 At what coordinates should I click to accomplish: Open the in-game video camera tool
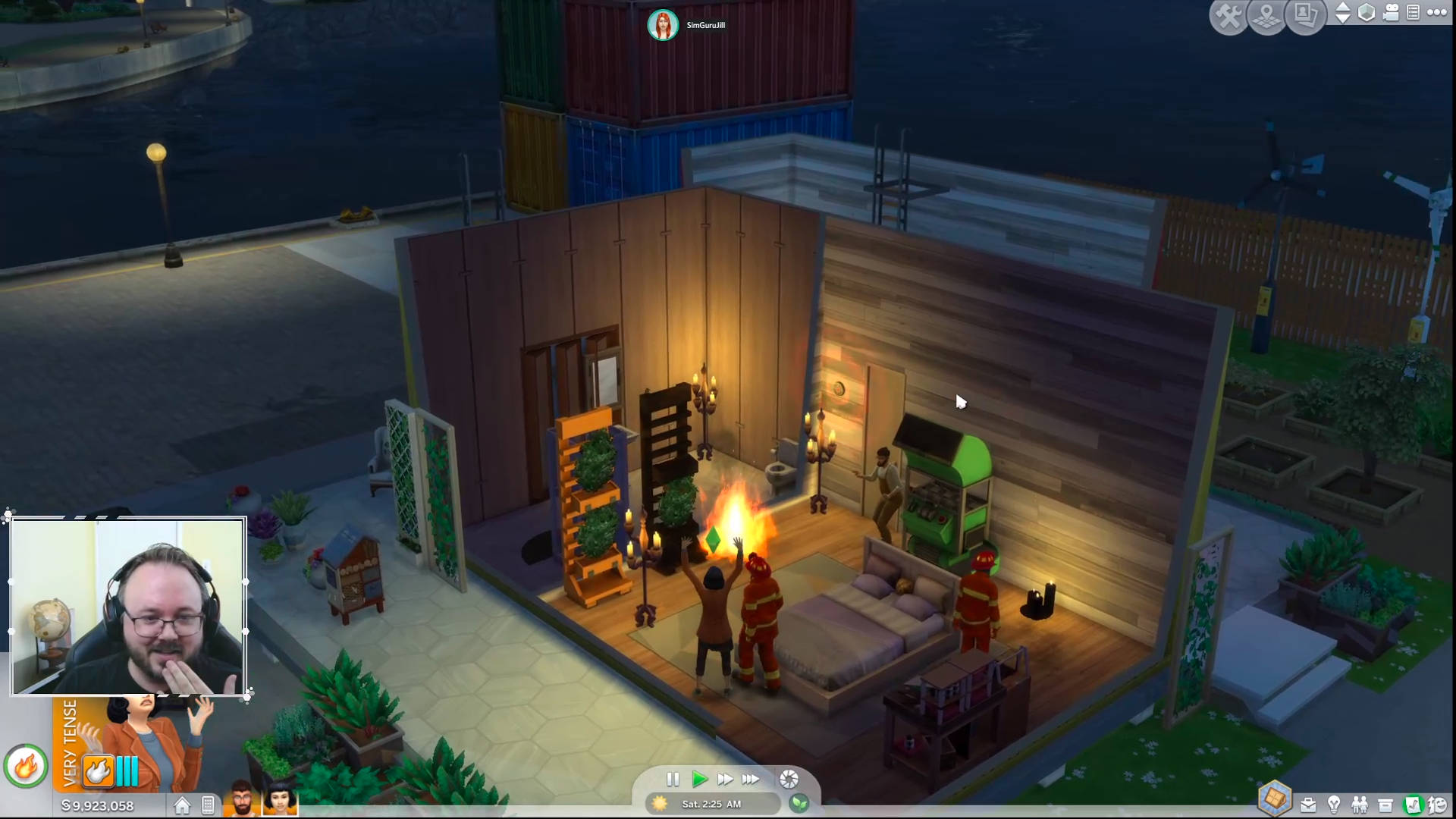tap(1391, 13)
